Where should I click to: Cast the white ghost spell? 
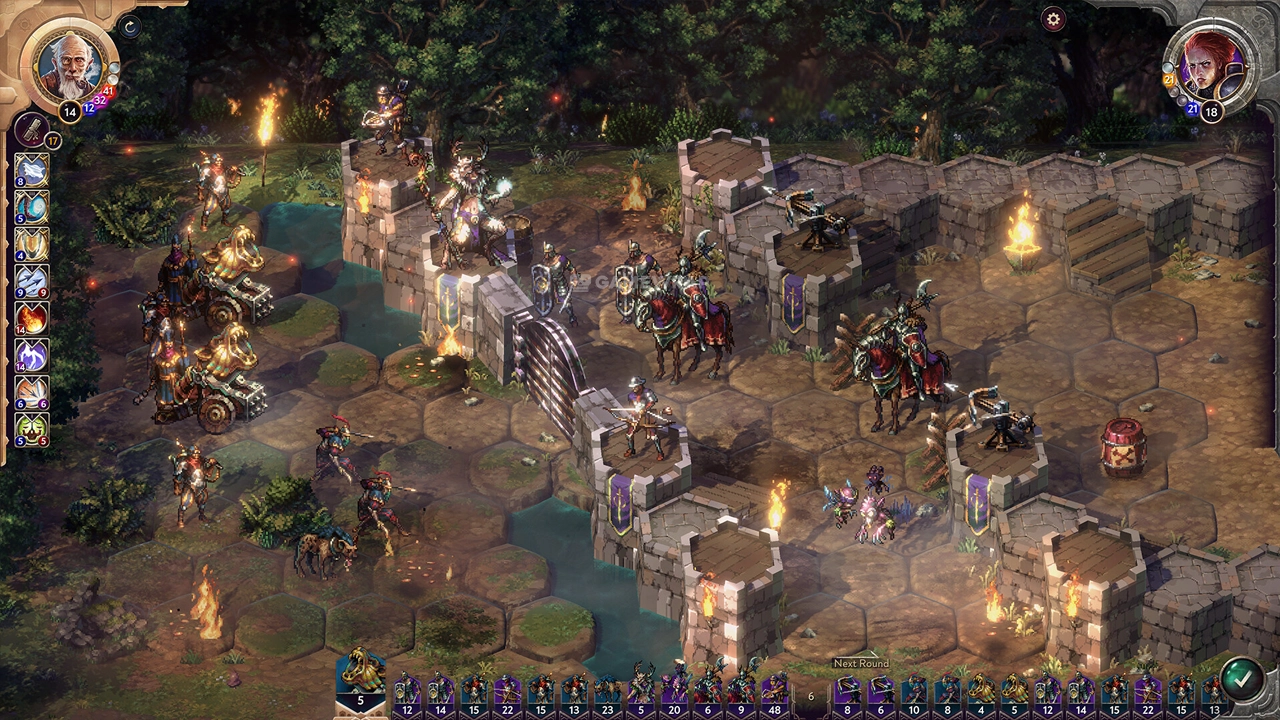tap(31, 171)
